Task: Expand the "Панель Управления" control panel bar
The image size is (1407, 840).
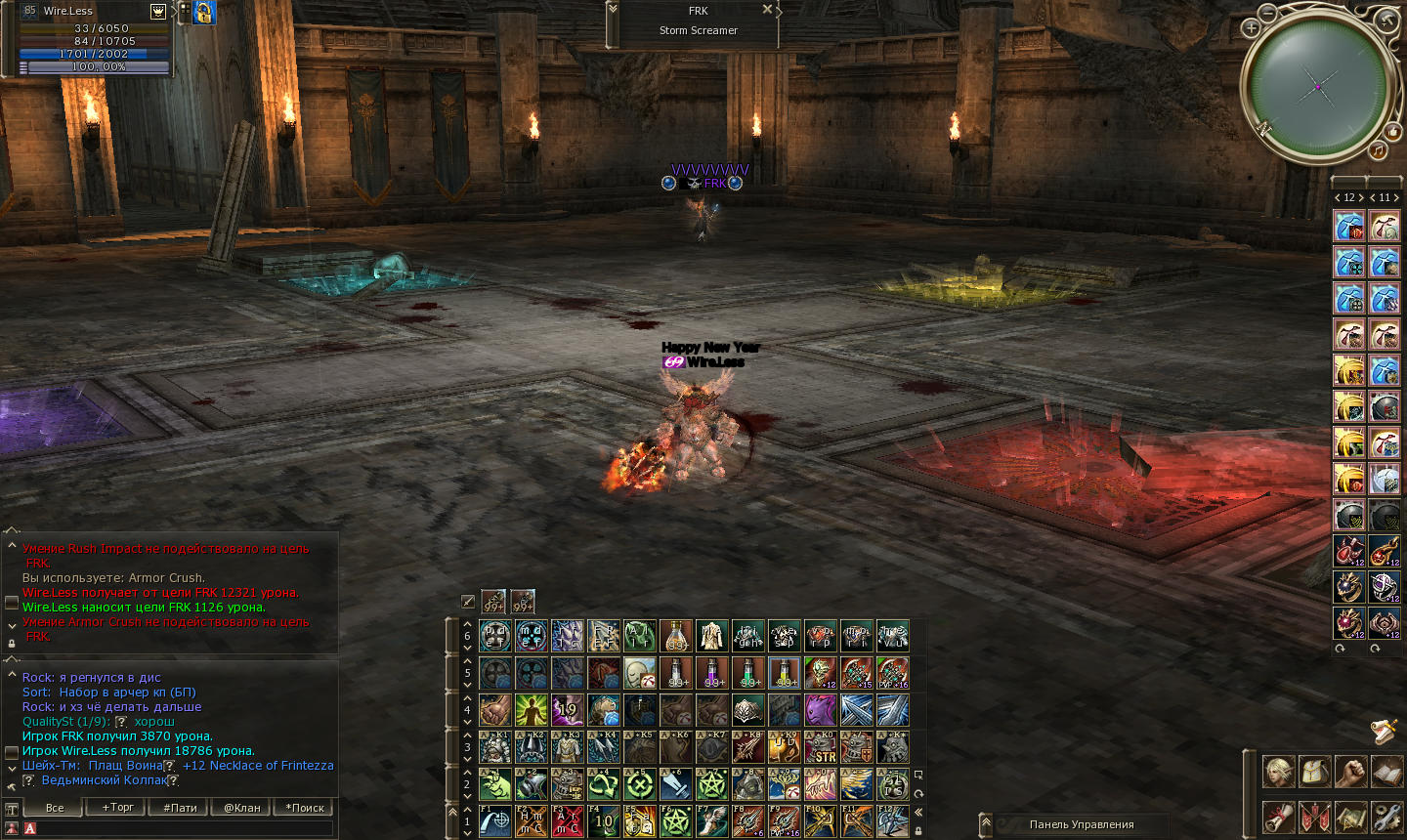Action: pos(986,823)
